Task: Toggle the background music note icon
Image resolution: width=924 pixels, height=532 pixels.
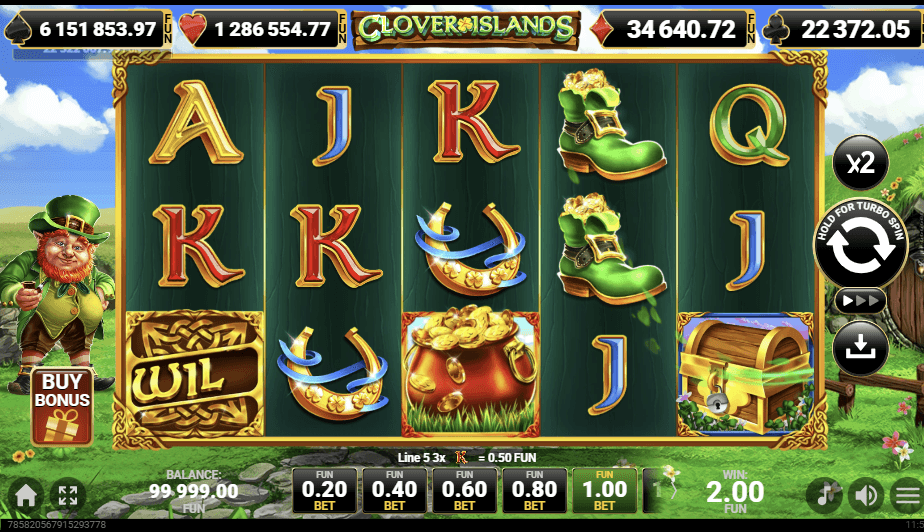Action: pyautogui.click(x=825, y=494)
